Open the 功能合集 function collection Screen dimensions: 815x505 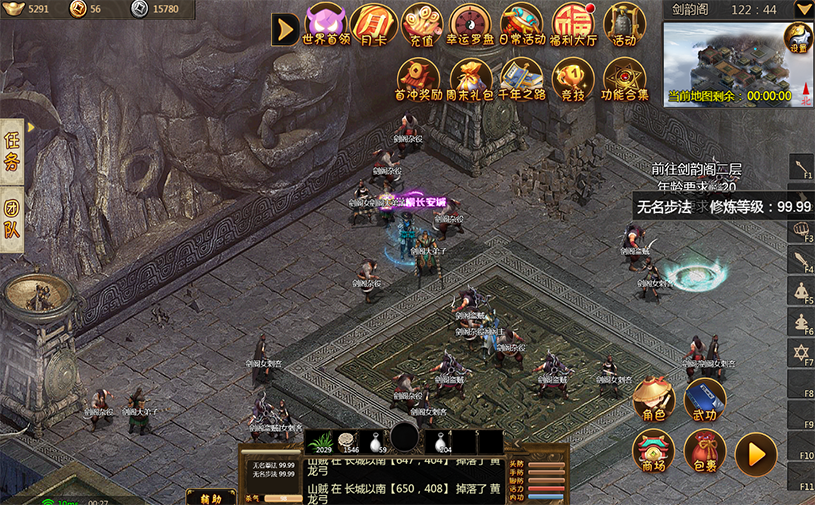click(x=625, y=78)
